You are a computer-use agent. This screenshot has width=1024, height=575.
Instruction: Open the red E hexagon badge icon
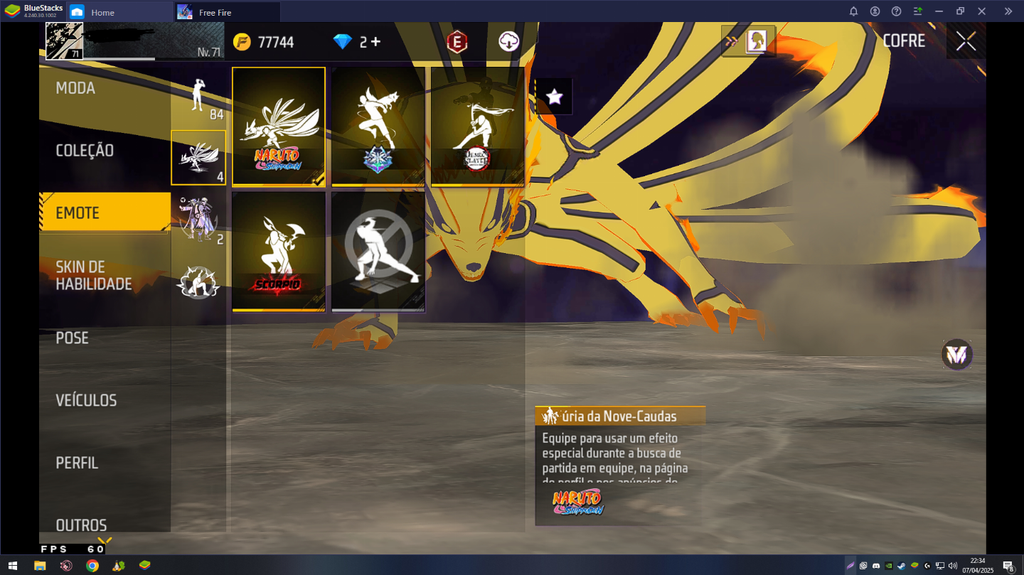point(457,42)
